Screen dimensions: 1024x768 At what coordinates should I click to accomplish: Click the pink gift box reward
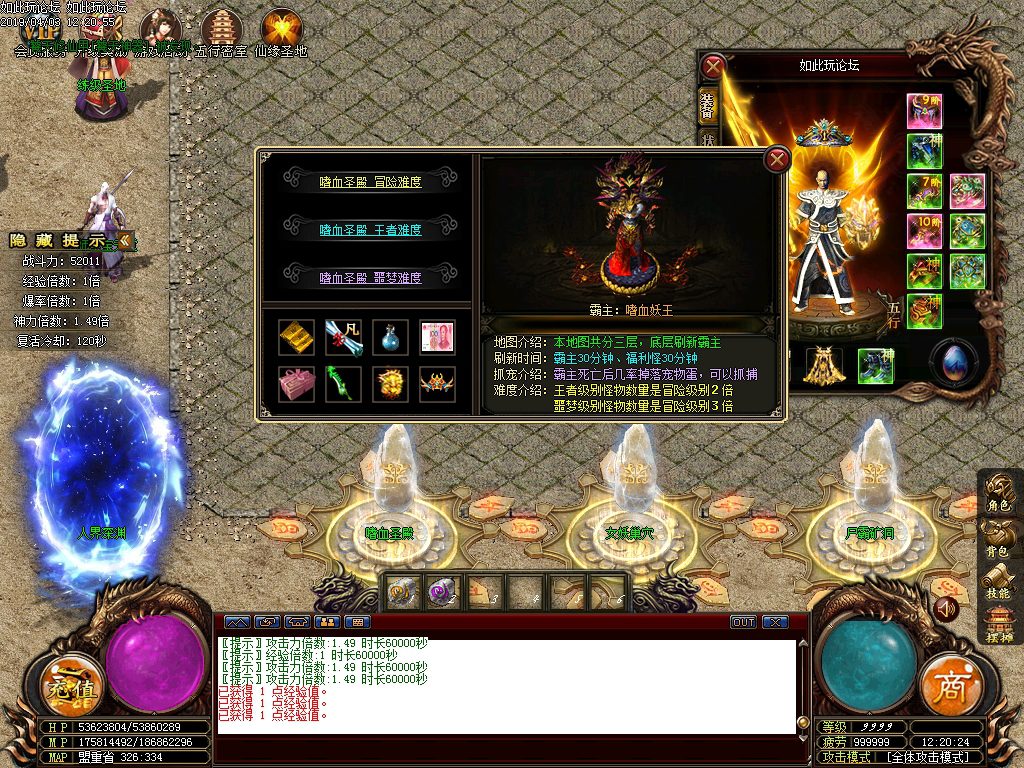pos(294,384)
